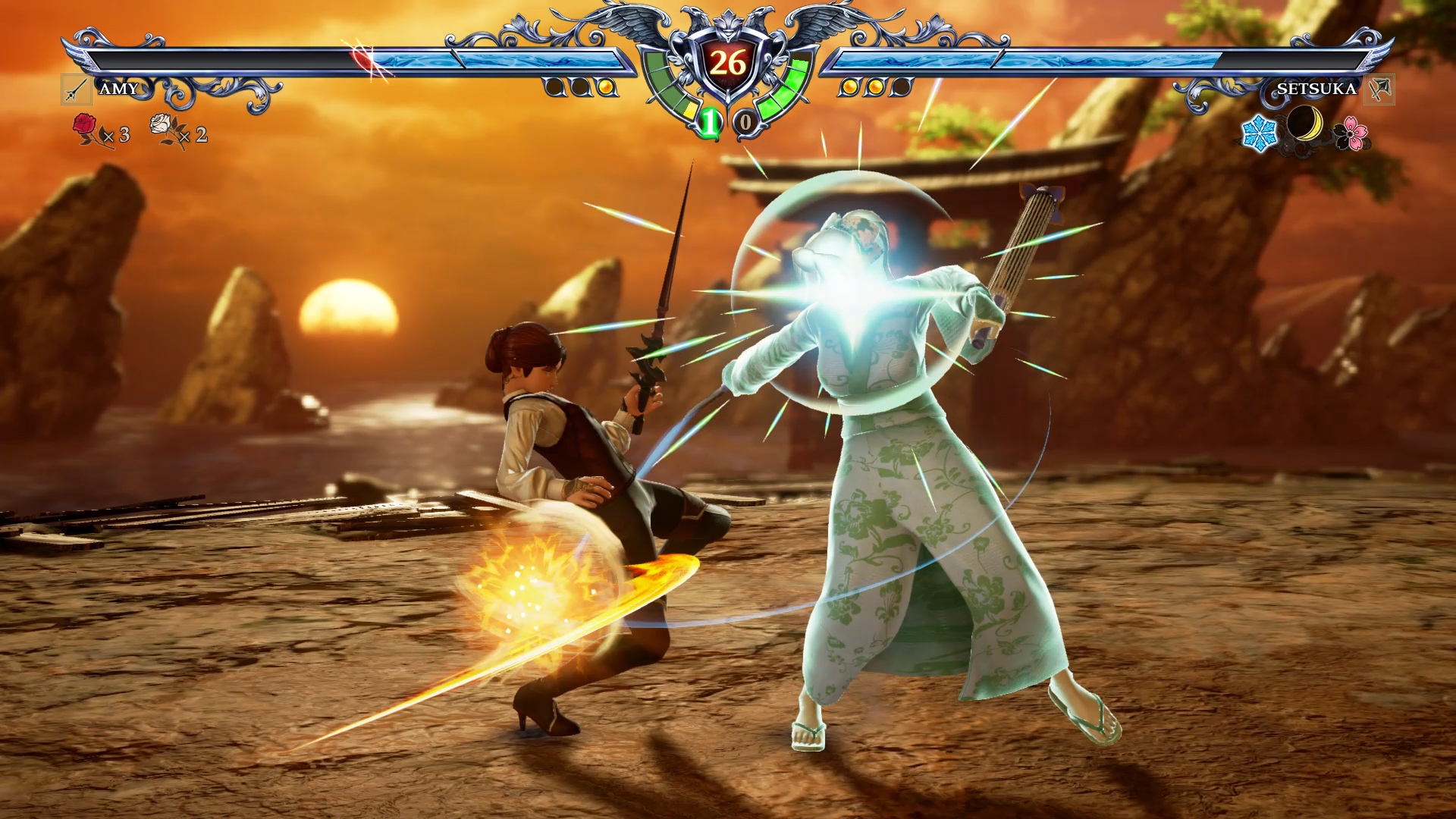Viewport: 1456px width, 819px height.
Task: Click the rapier icon beside Amy's name
Action: (x=76, y=89)
